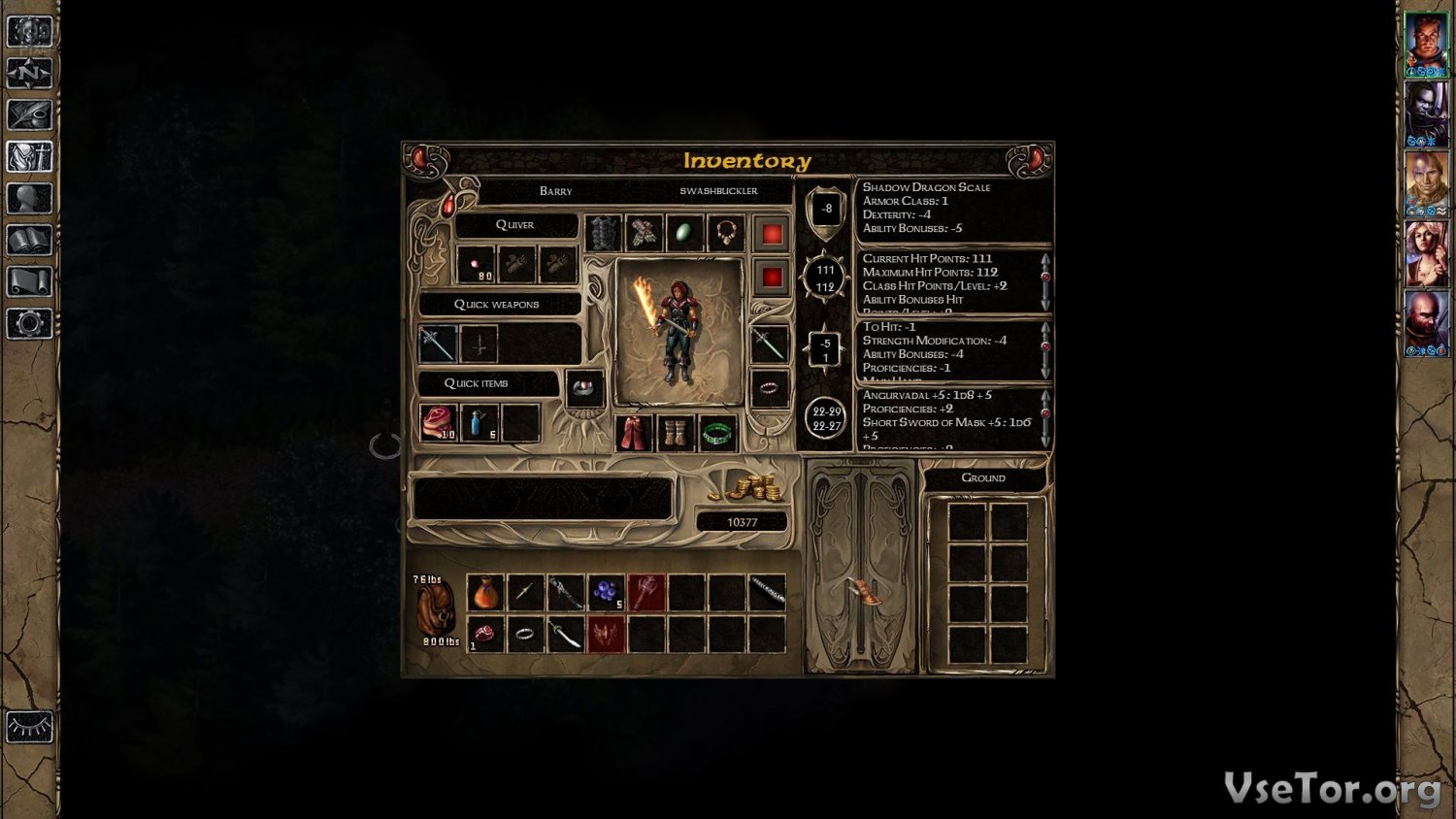Screen dimensions: 1456x819
Task: Select the Shadow Dragon Scale armor slot
Action: [603, 234]
